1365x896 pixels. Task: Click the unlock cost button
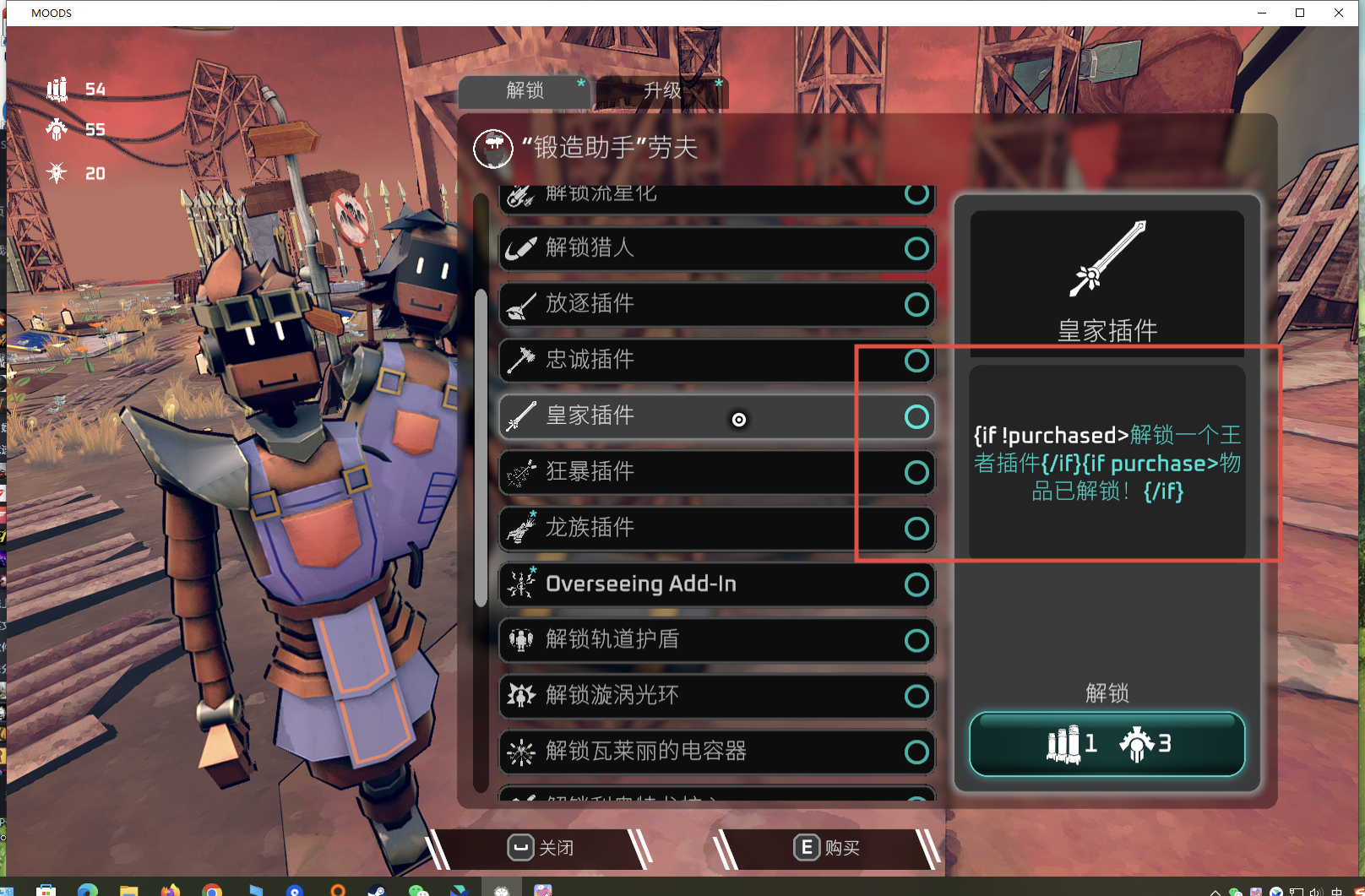pos(1107,744)
